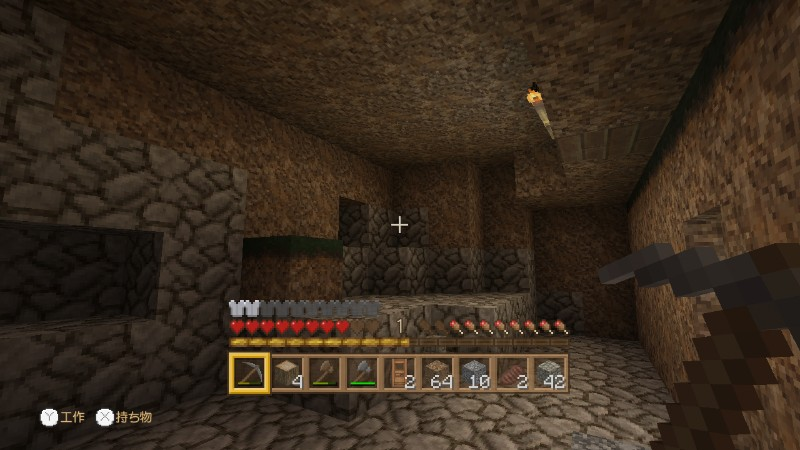800x450 pixels.
Task: Select the stone block stack of 42
Action: point(549,373)
